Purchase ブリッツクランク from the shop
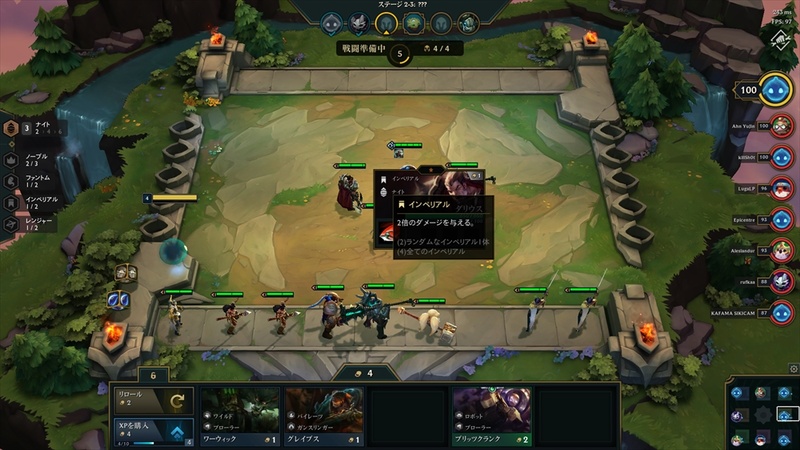800x450 pixels. [490, 415]
